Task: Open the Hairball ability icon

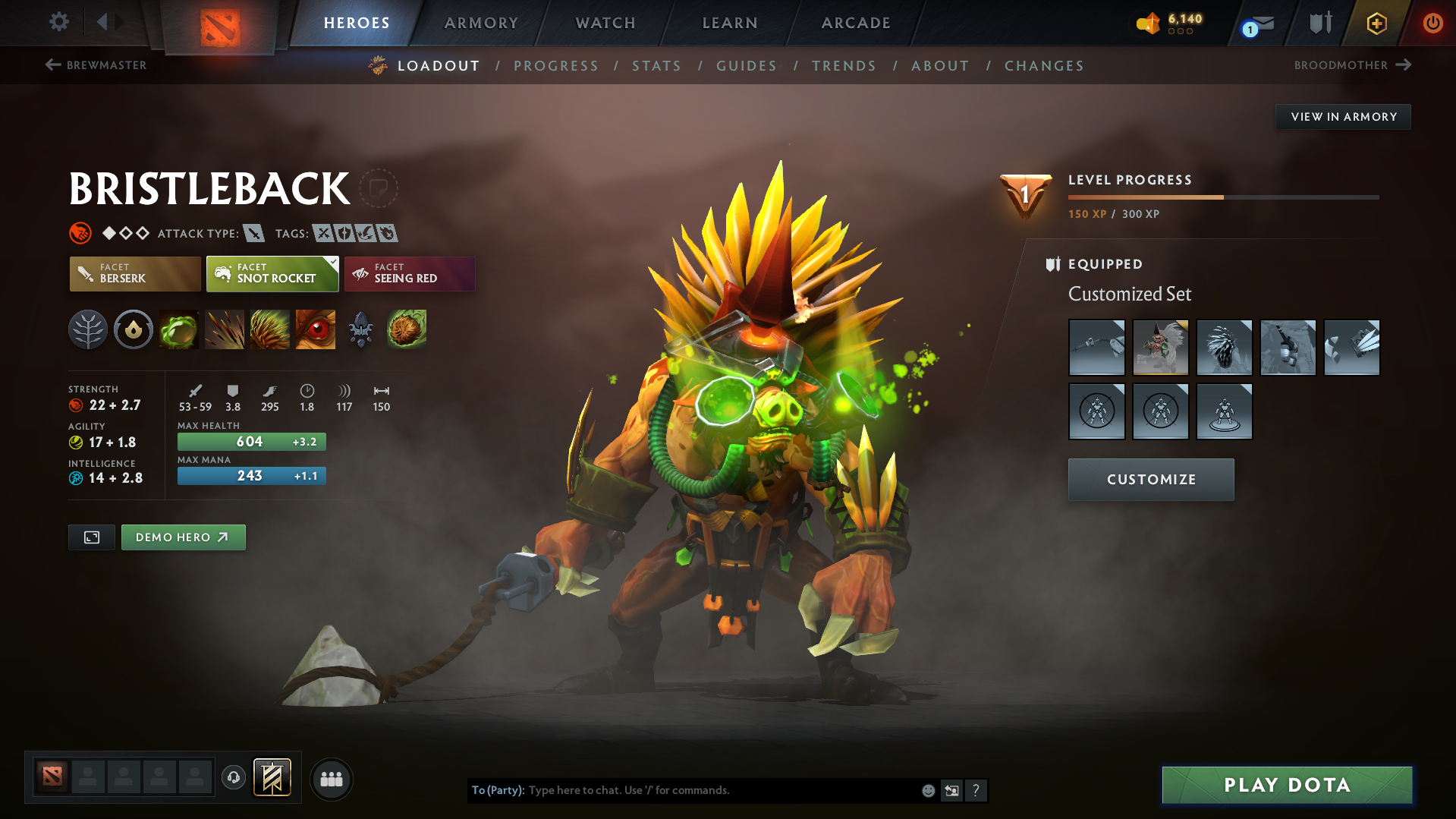Action: (x=406, y=329)
